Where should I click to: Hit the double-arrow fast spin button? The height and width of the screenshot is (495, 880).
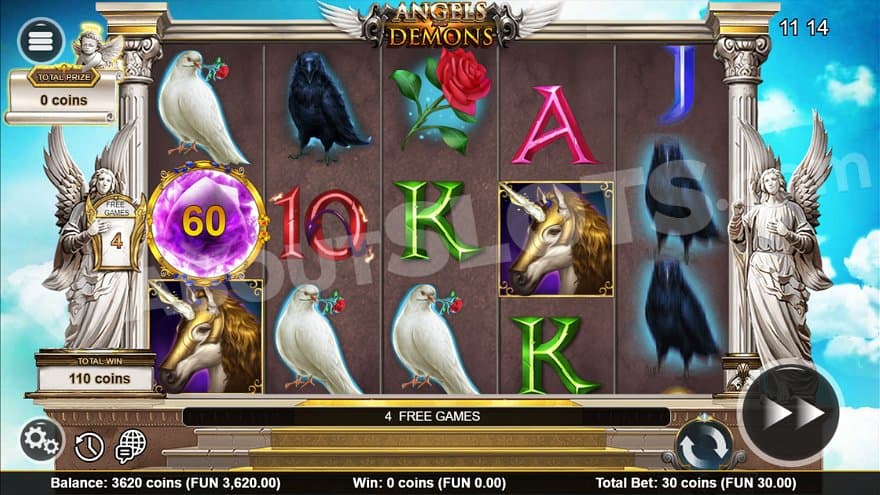[793, 411]
